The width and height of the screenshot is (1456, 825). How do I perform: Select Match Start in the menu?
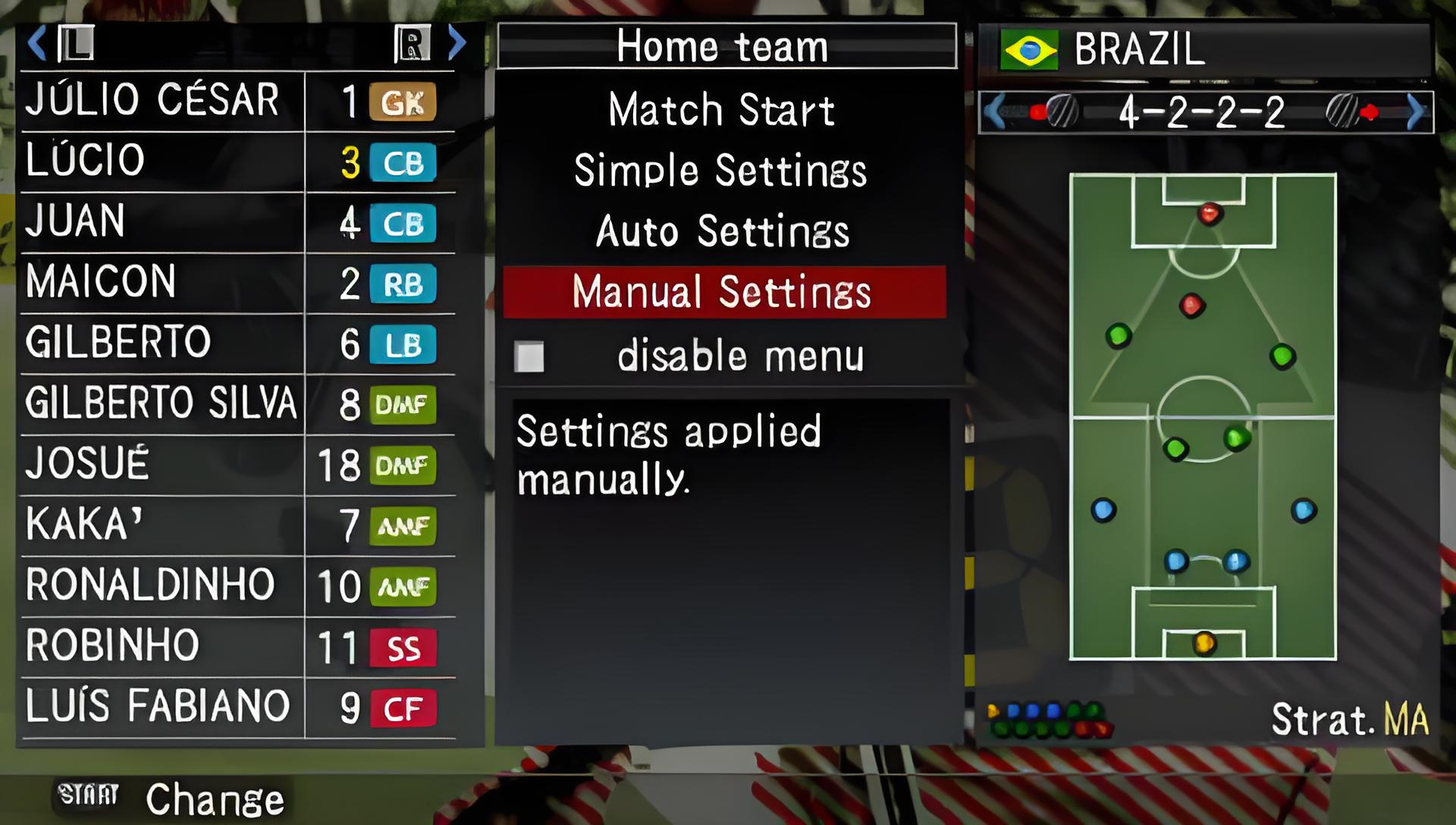[x=721, y=110]
